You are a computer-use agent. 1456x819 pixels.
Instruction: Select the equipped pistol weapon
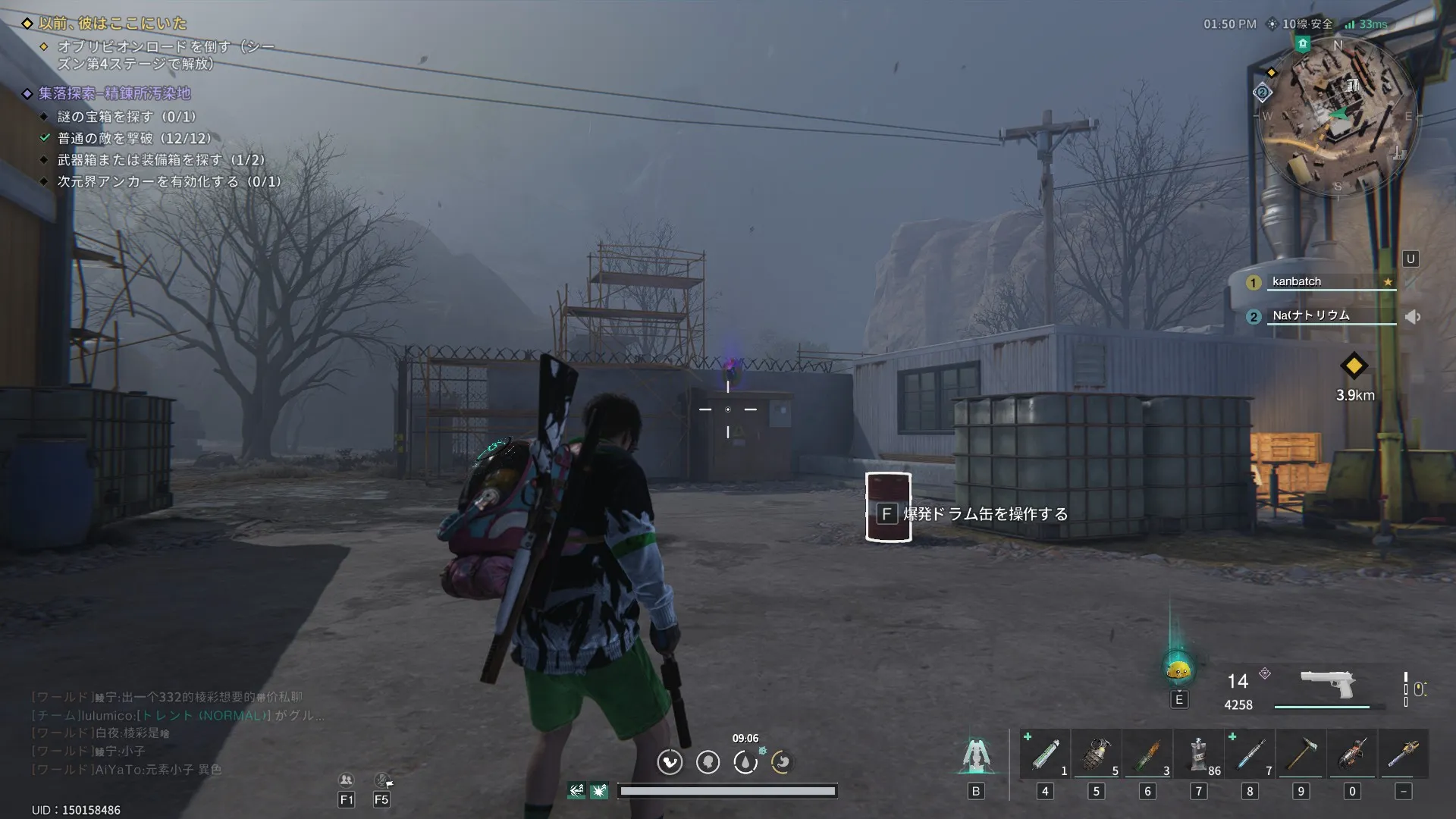(x=1327, y=684)
